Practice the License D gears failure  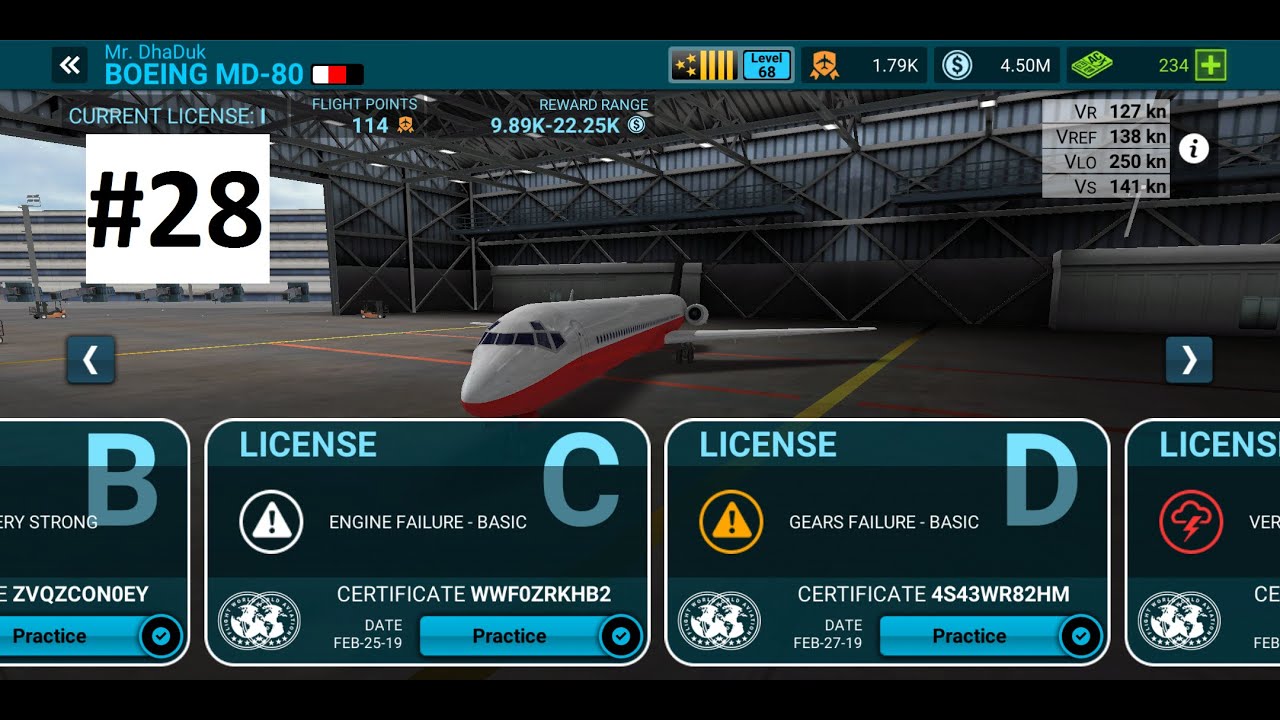[970, 636]
